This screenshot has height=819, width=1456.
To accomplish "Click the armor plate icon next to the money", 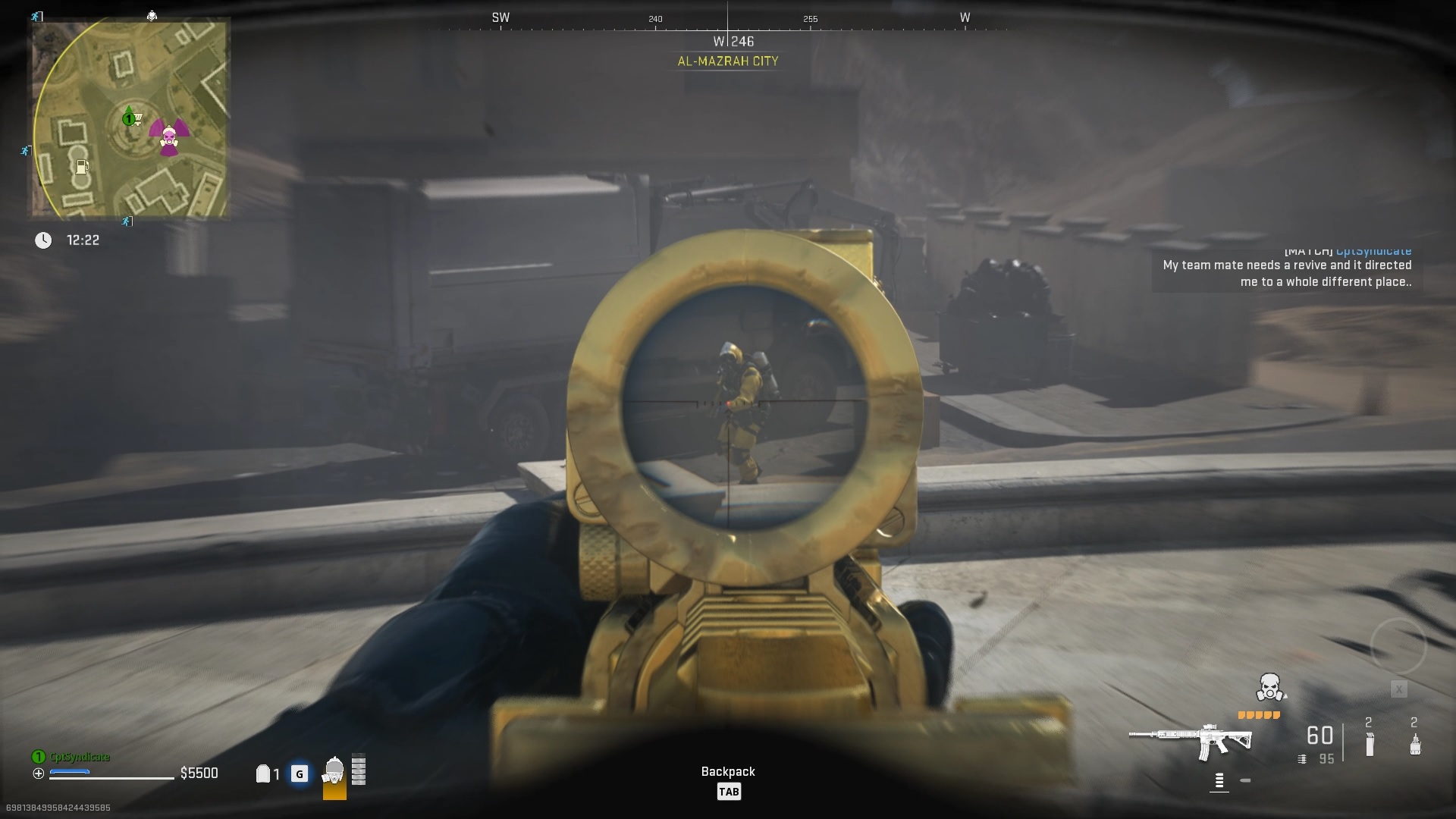I will click(263, 773).
